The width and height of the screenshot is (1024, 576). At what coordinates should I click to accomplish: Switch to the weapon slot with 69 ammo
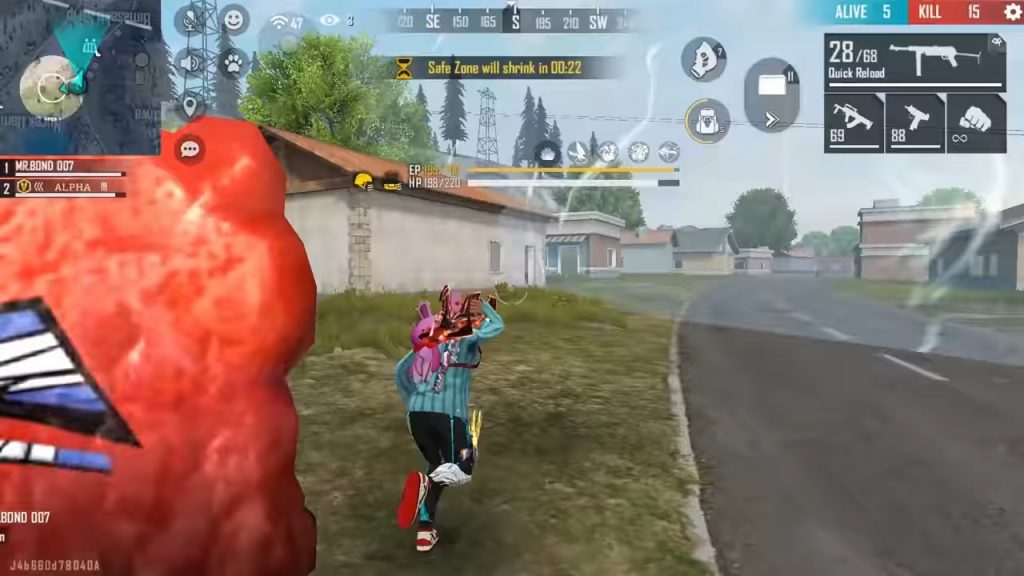click(x=853, y=123)
